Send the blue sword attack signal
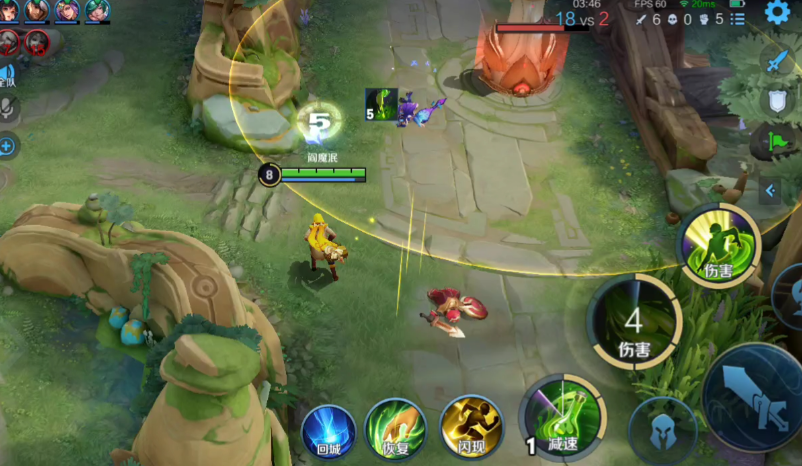Image resolution: width=802 pixels, height=466 pixels. point(777,61)
